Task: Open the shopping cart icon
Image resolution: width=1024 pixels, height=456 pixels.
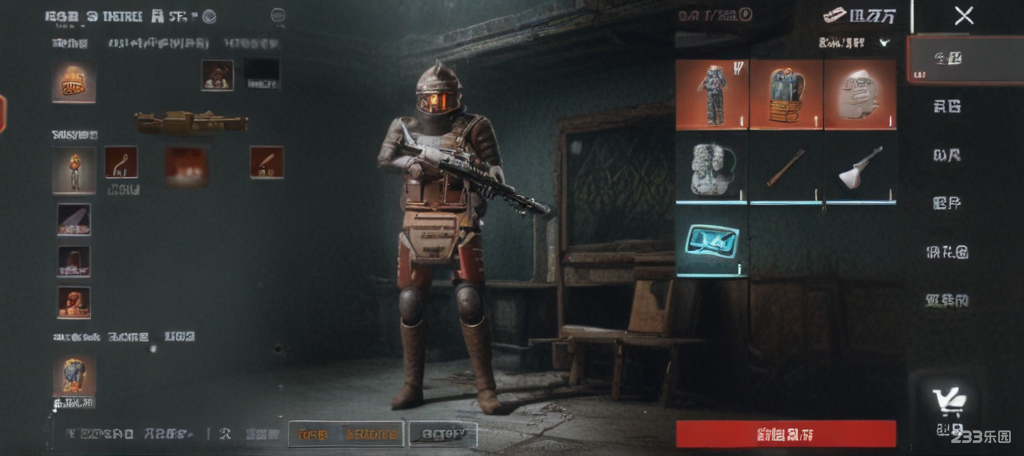Action: coord(948,402)
